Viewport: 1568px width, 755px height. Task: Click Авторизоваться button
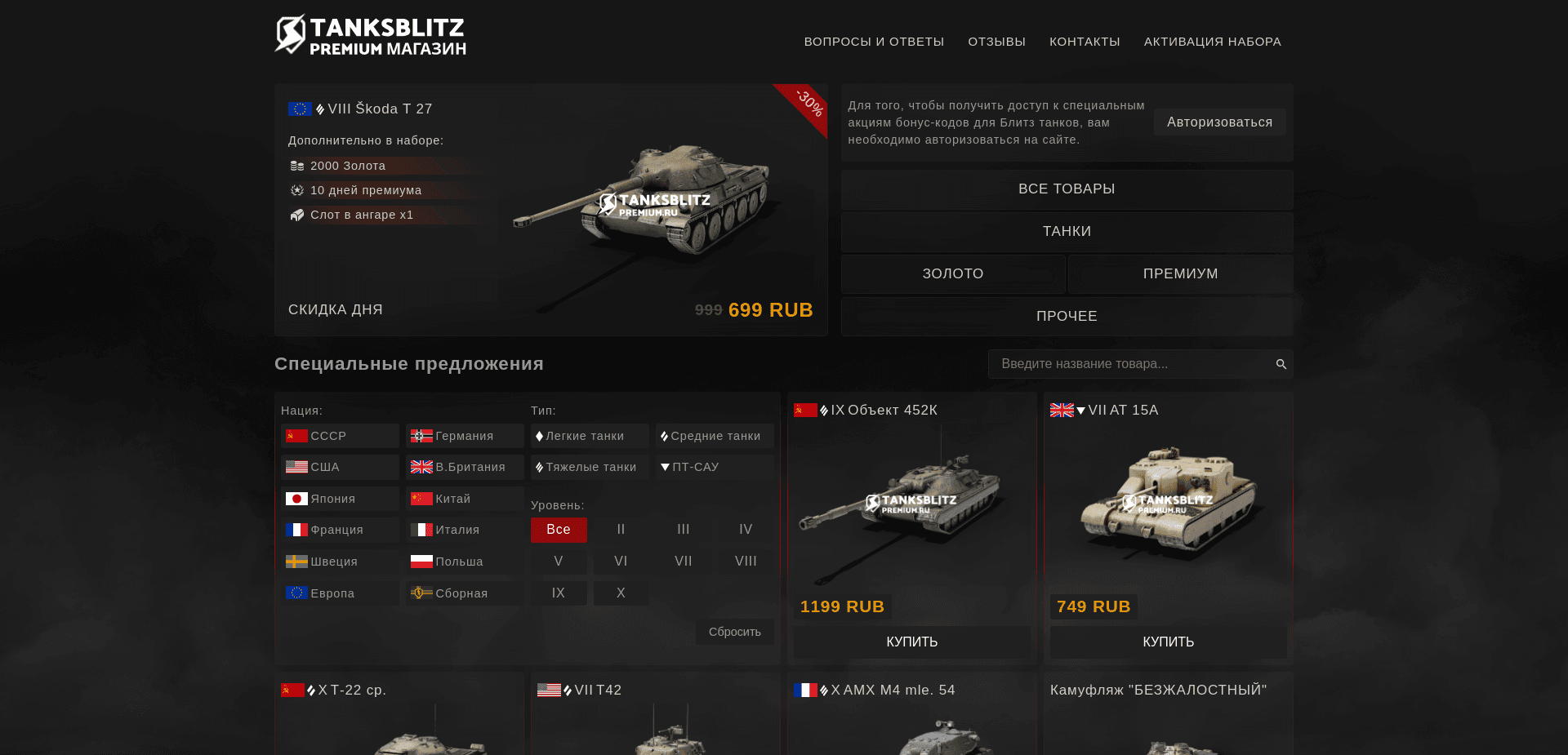(x=1219, y=122)
